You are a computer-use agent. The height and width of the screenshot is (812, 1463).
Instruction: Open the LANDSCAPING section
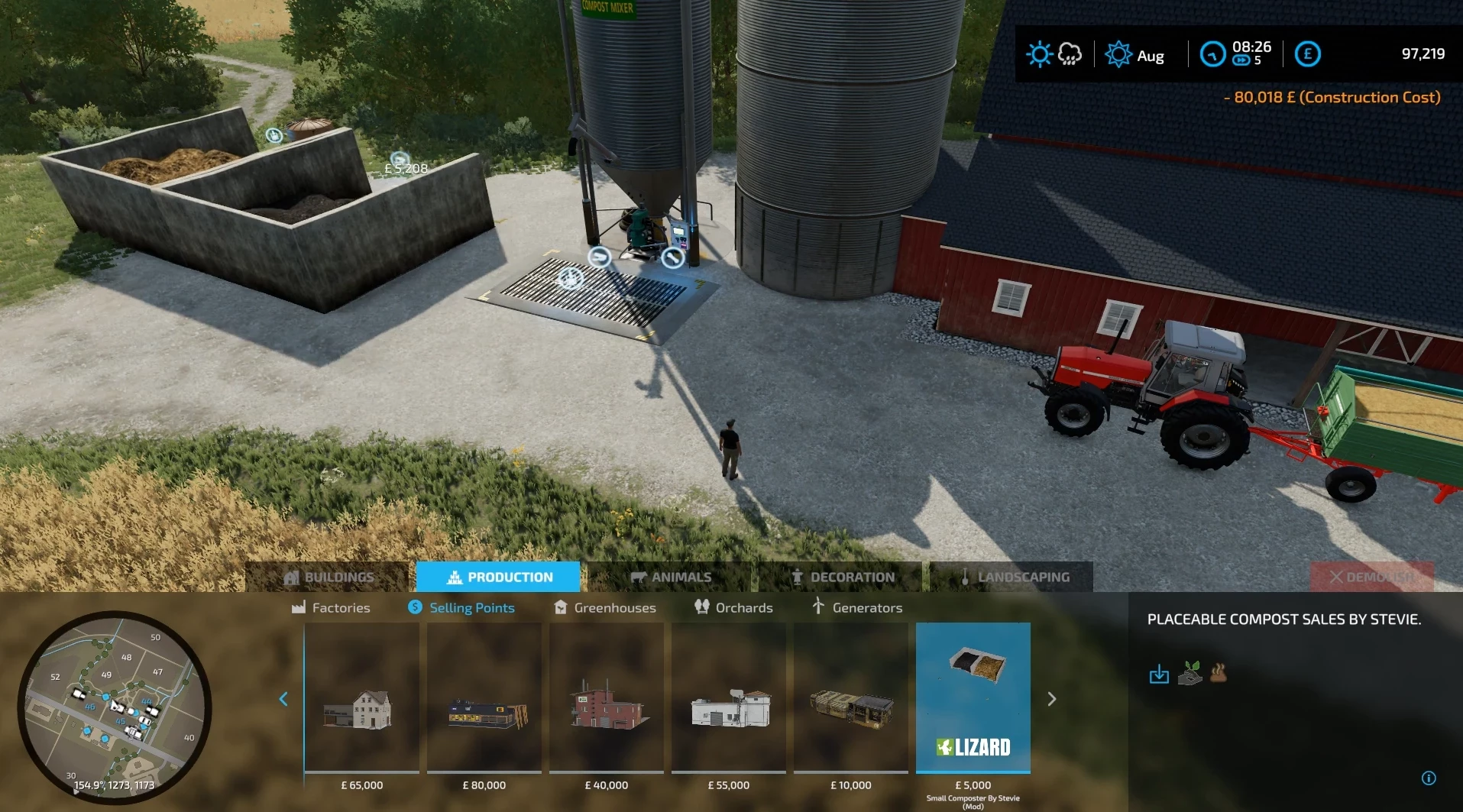click(1010, 577)
